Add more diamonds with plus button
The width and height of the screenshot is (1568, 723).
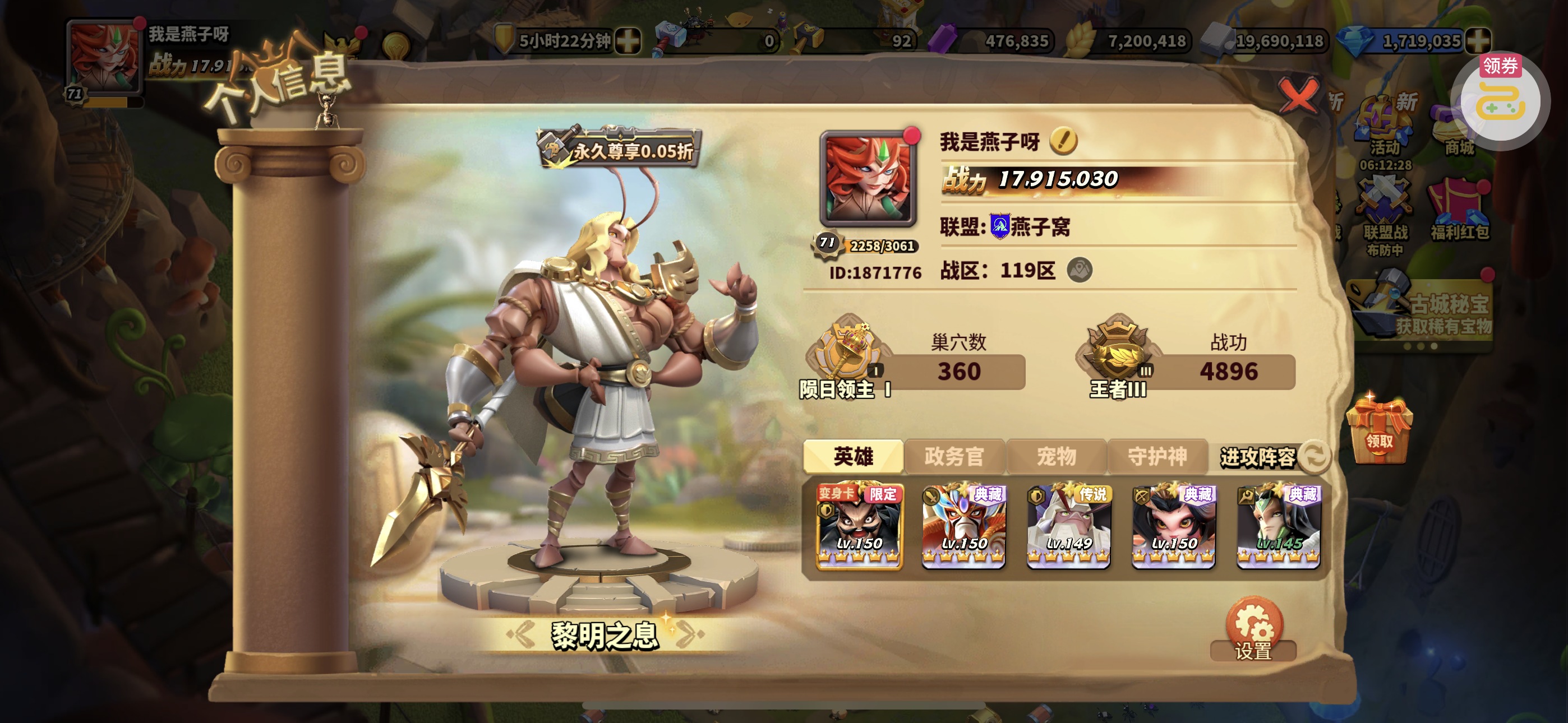(1477, 41)
